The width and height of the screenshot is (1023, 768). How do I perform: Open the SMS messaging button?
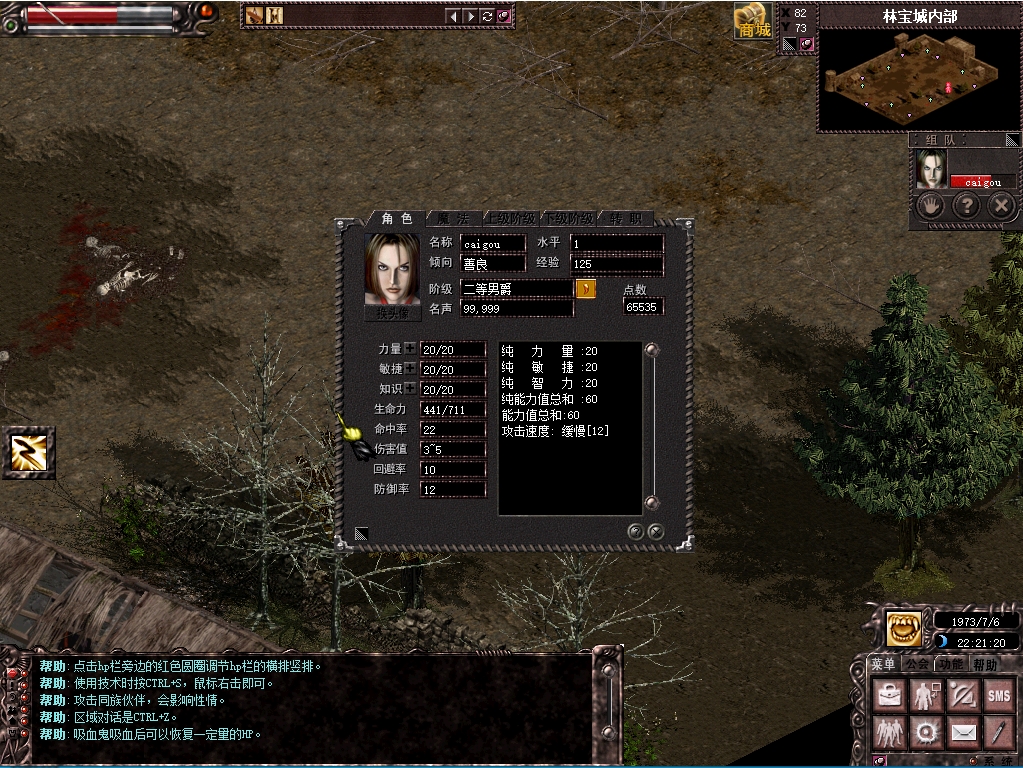coord(998,695)
